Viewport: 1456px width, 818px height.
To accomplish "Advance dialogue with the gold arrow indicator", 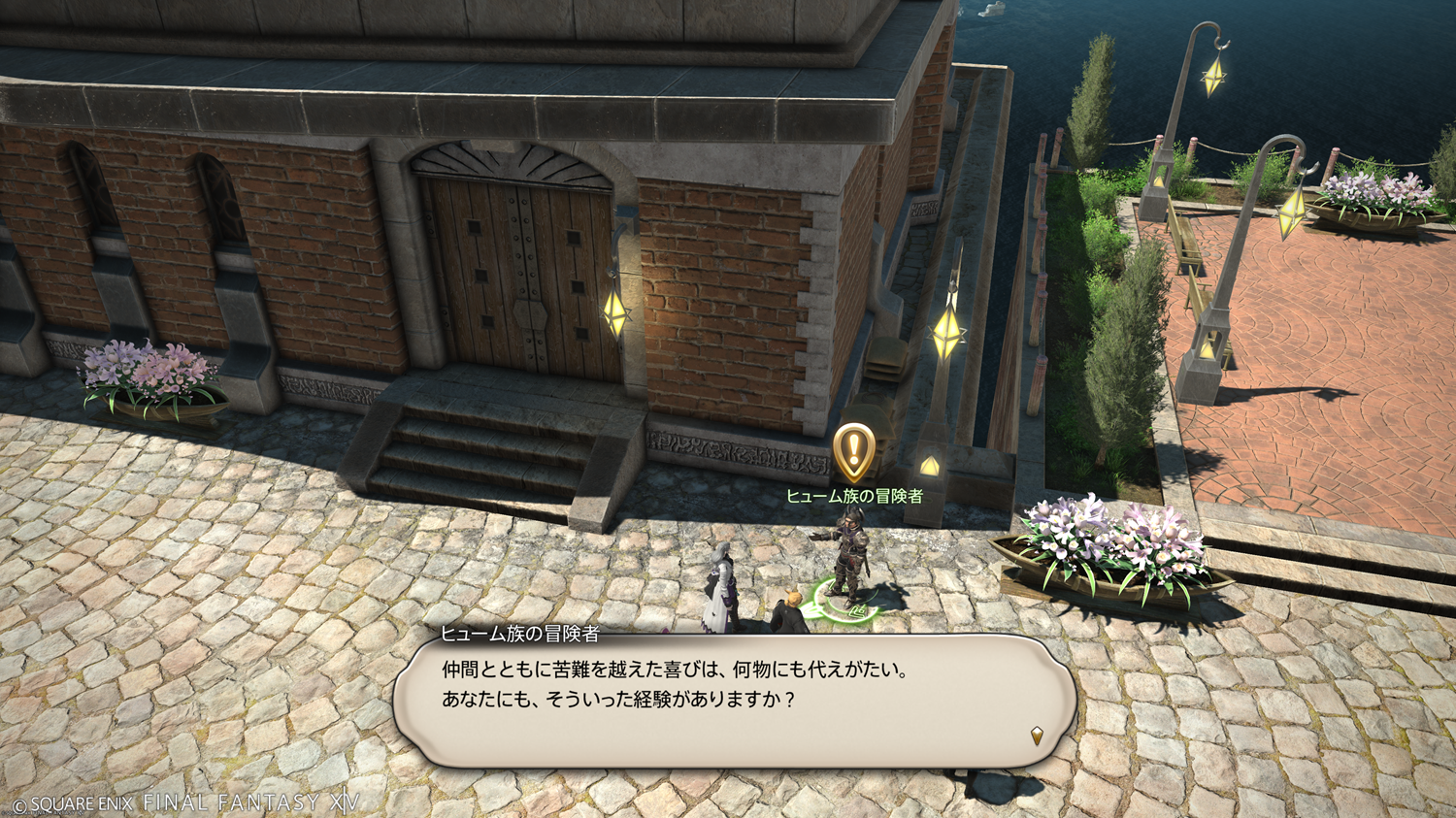I will click(1037, 736).
